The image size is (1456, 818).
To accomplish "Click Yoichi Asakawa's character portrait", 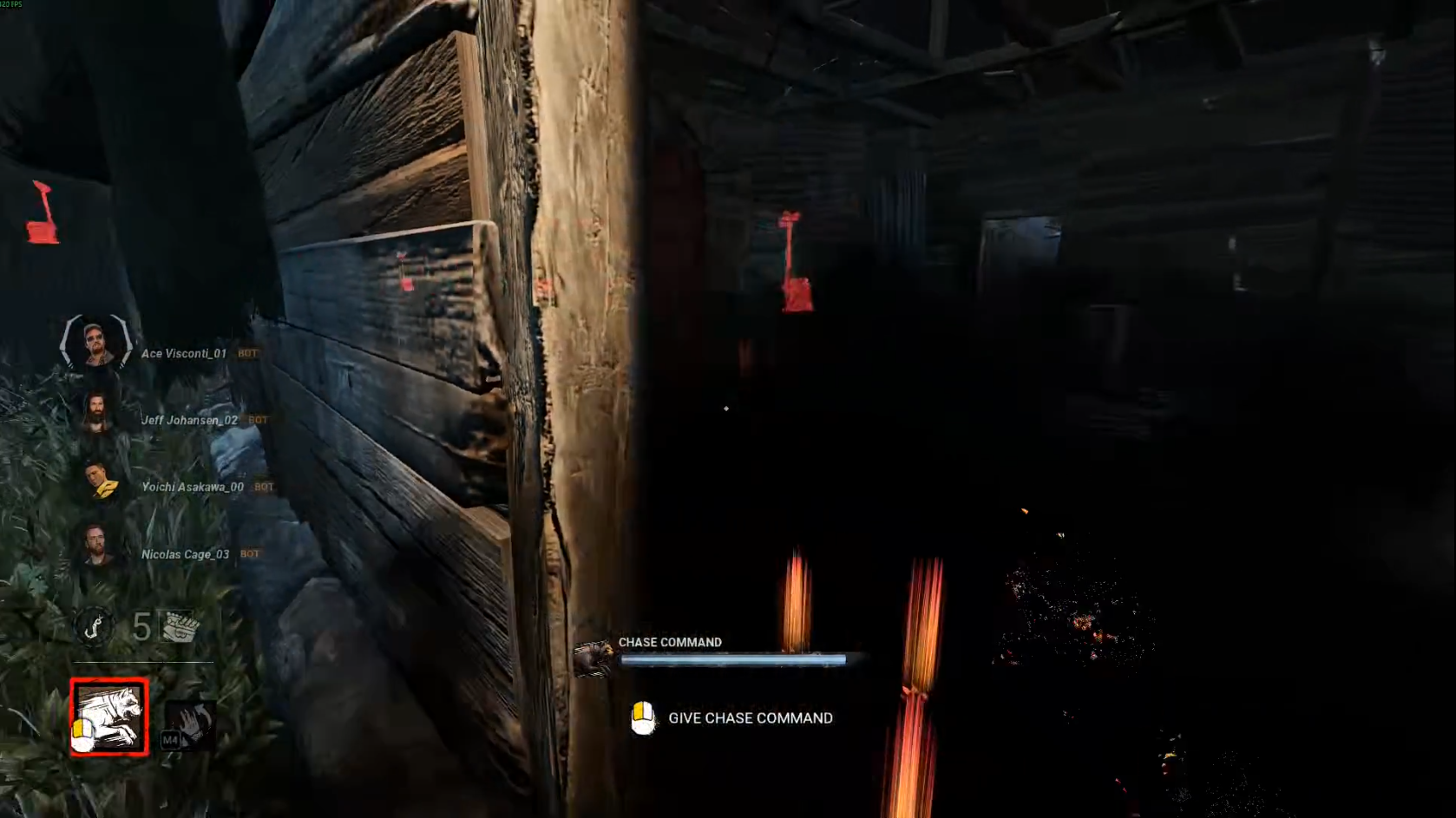I will [98, 483].
